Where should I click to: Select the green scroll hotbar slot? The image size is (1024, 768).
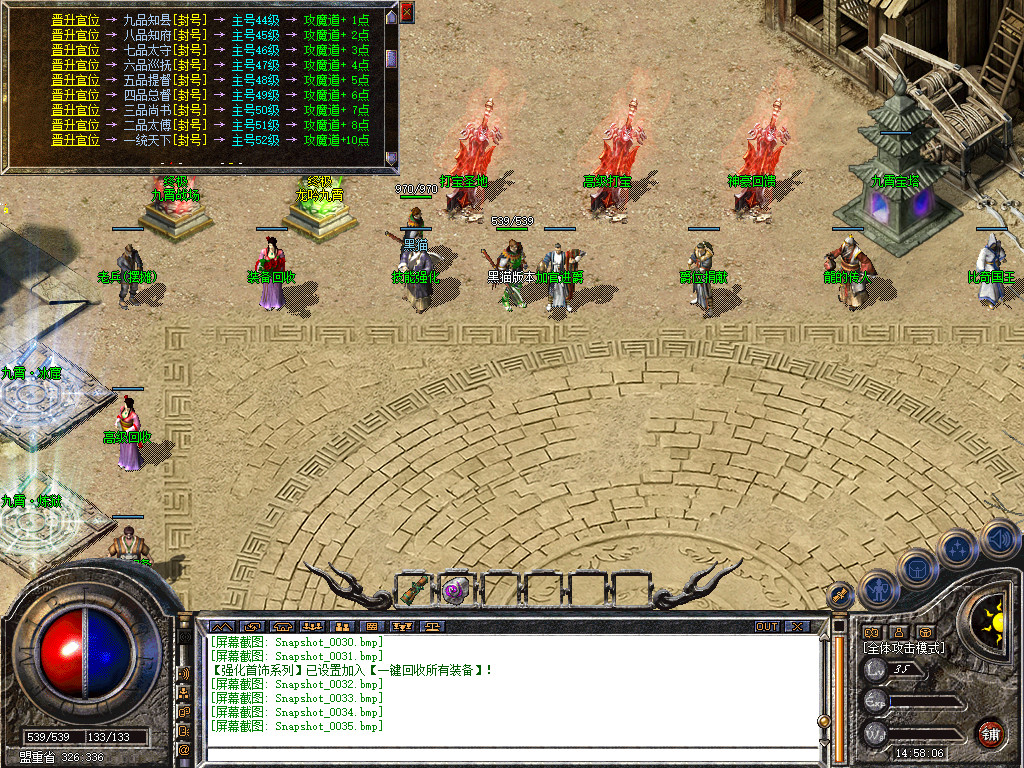pos(415,589)
